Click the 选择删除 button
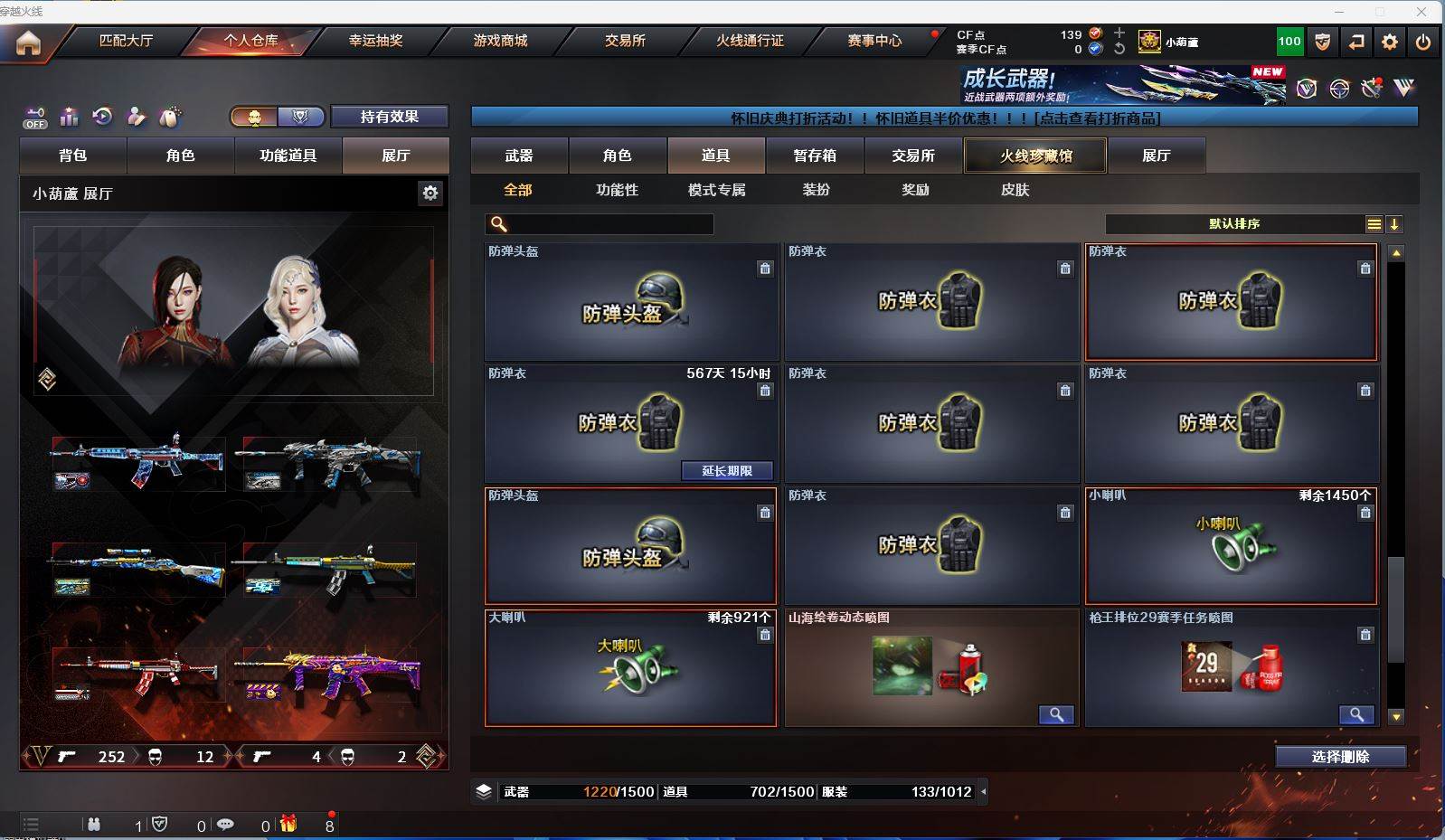The image size is (1445, 840). pyautogui.click(x=1340, y=757)
